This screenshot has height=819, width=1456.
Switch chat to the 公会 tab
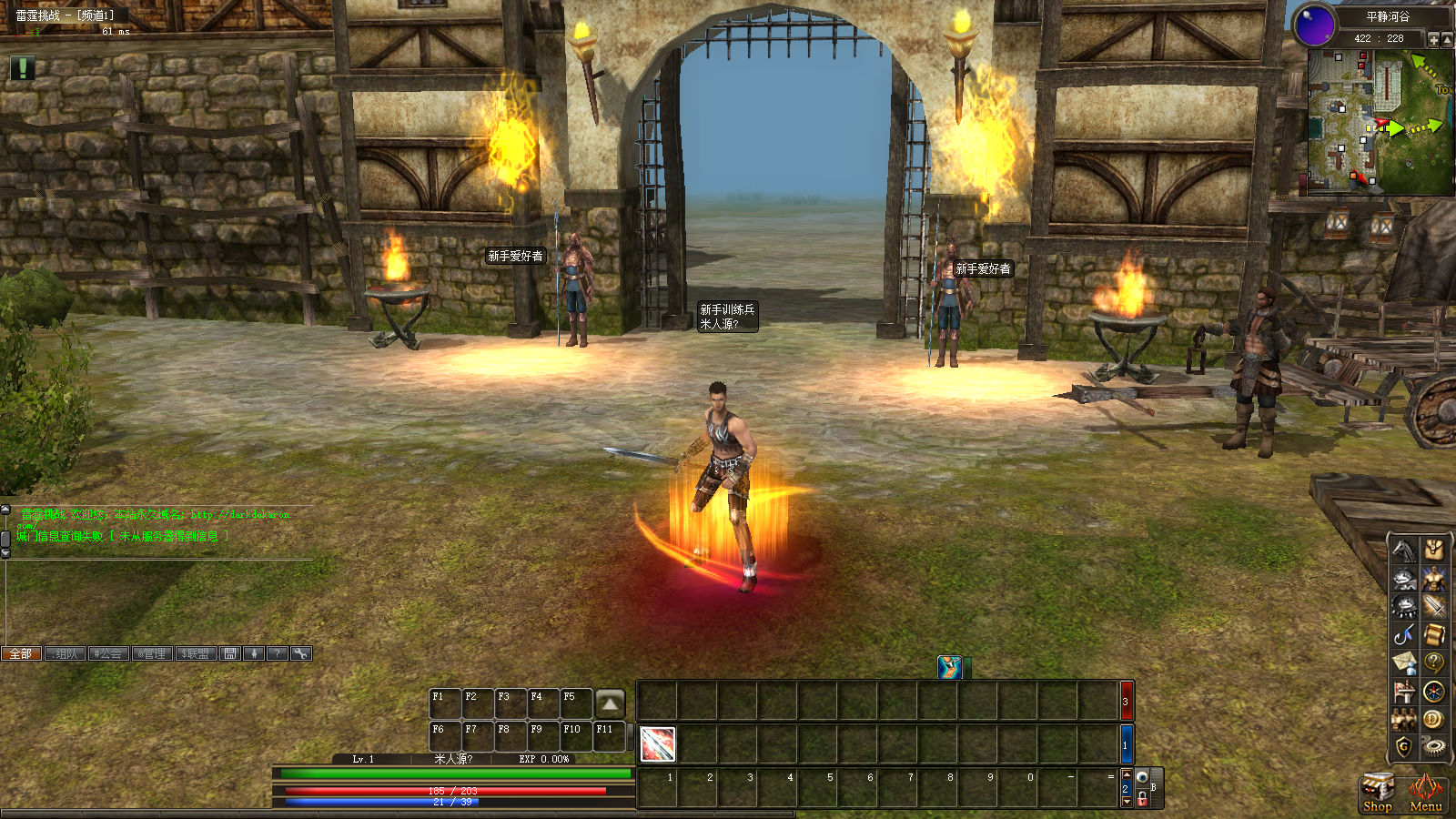point(108,653)
